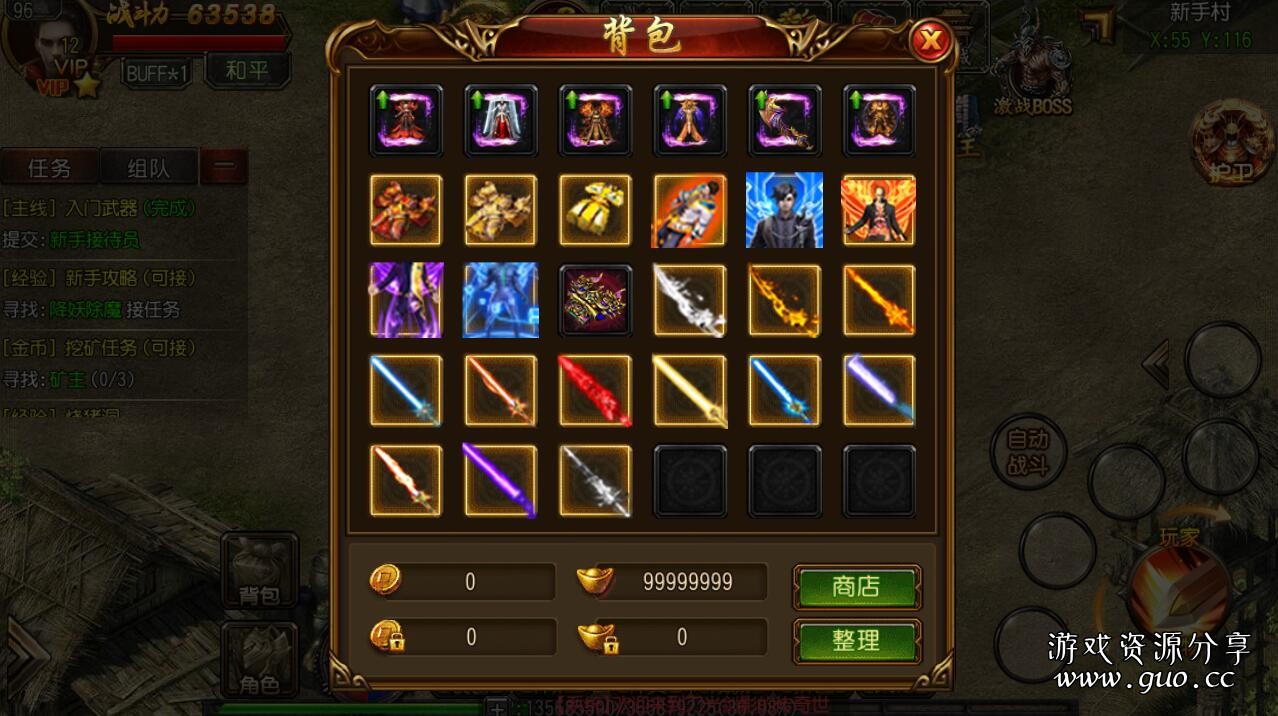The height and width of the screenshot is (716, 1278).
Task: Select the purple sword in the bottom row
Action: [500, 481]
